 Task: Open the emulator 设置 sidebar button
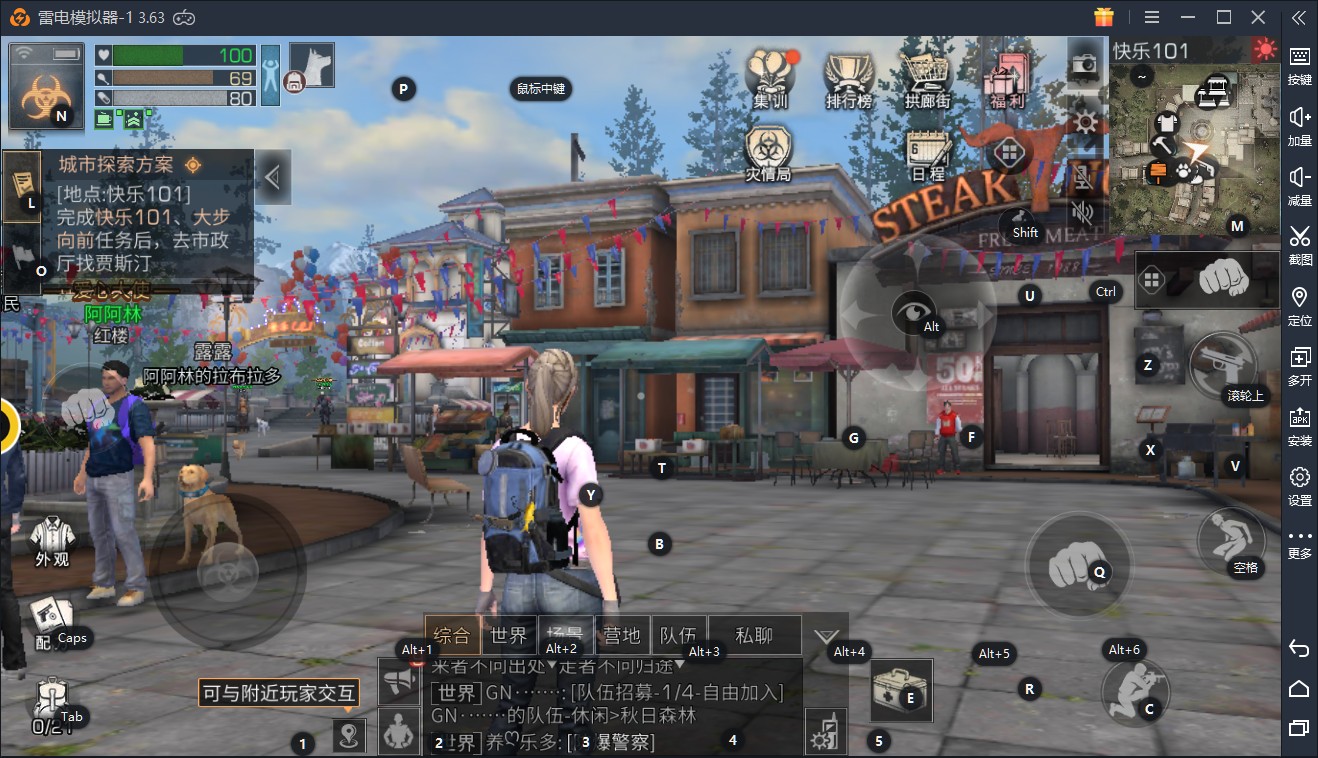pyautogui.click(x=1299, y=486)
